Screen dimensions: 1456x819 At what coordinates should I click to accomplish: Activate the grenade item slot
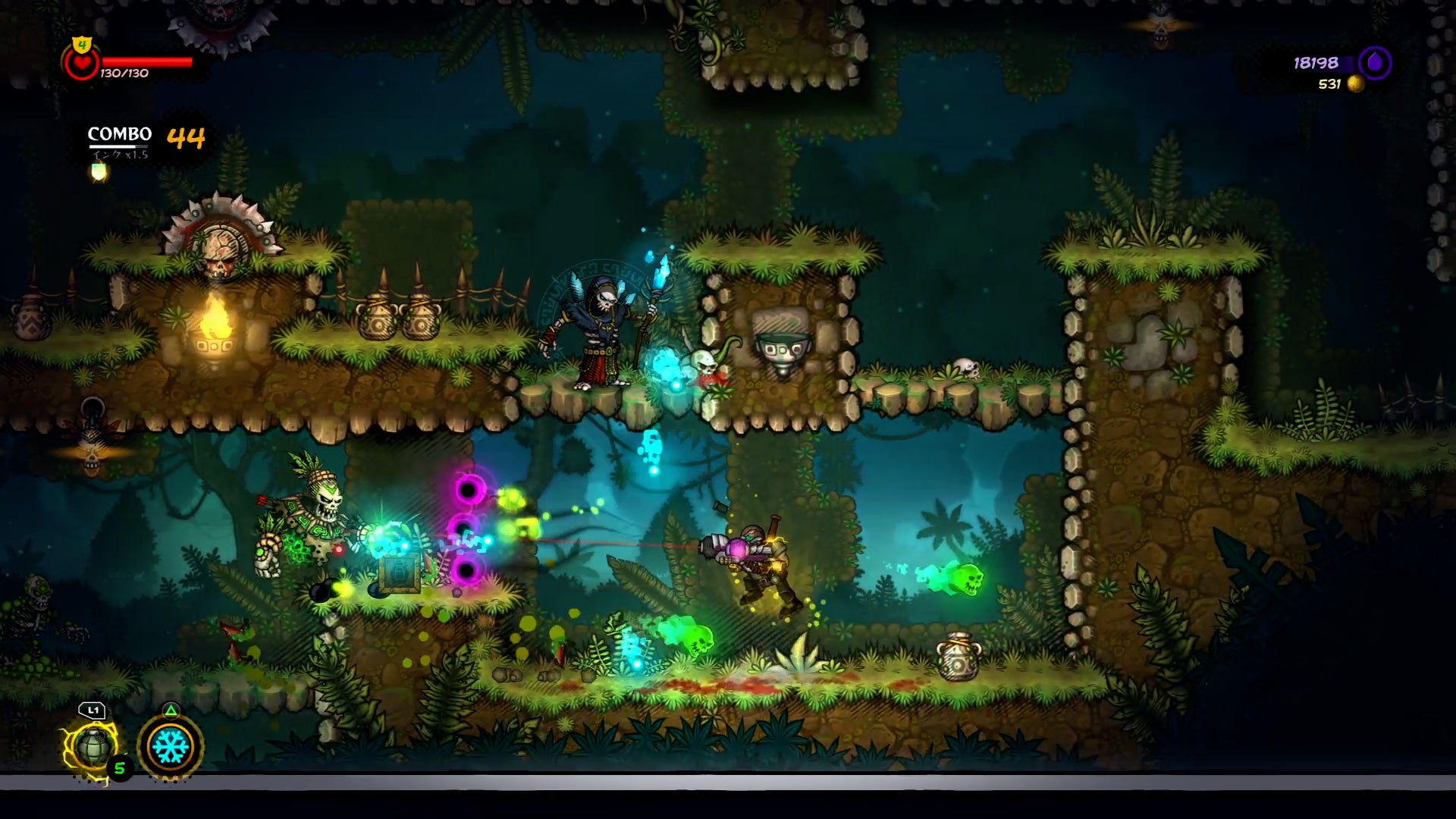pos(93,746)
